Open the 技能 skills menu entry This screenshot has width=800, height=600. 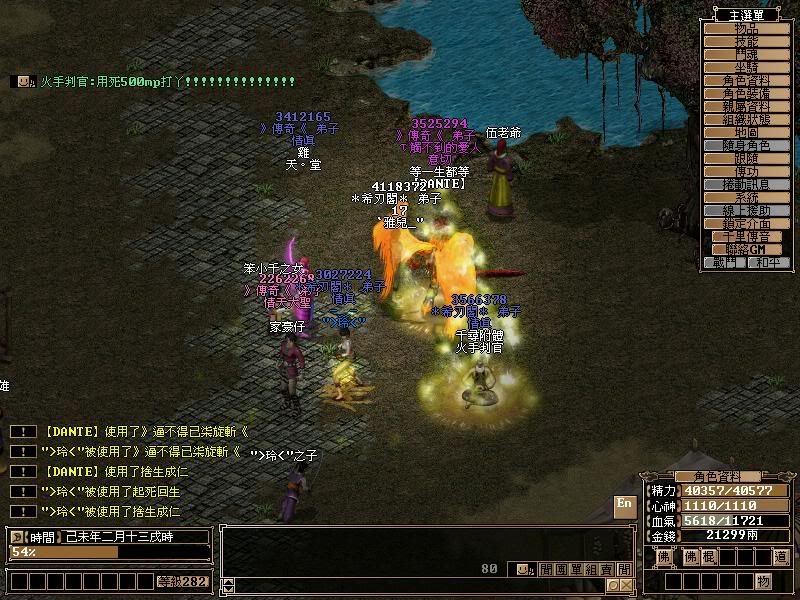coord(747,42)
